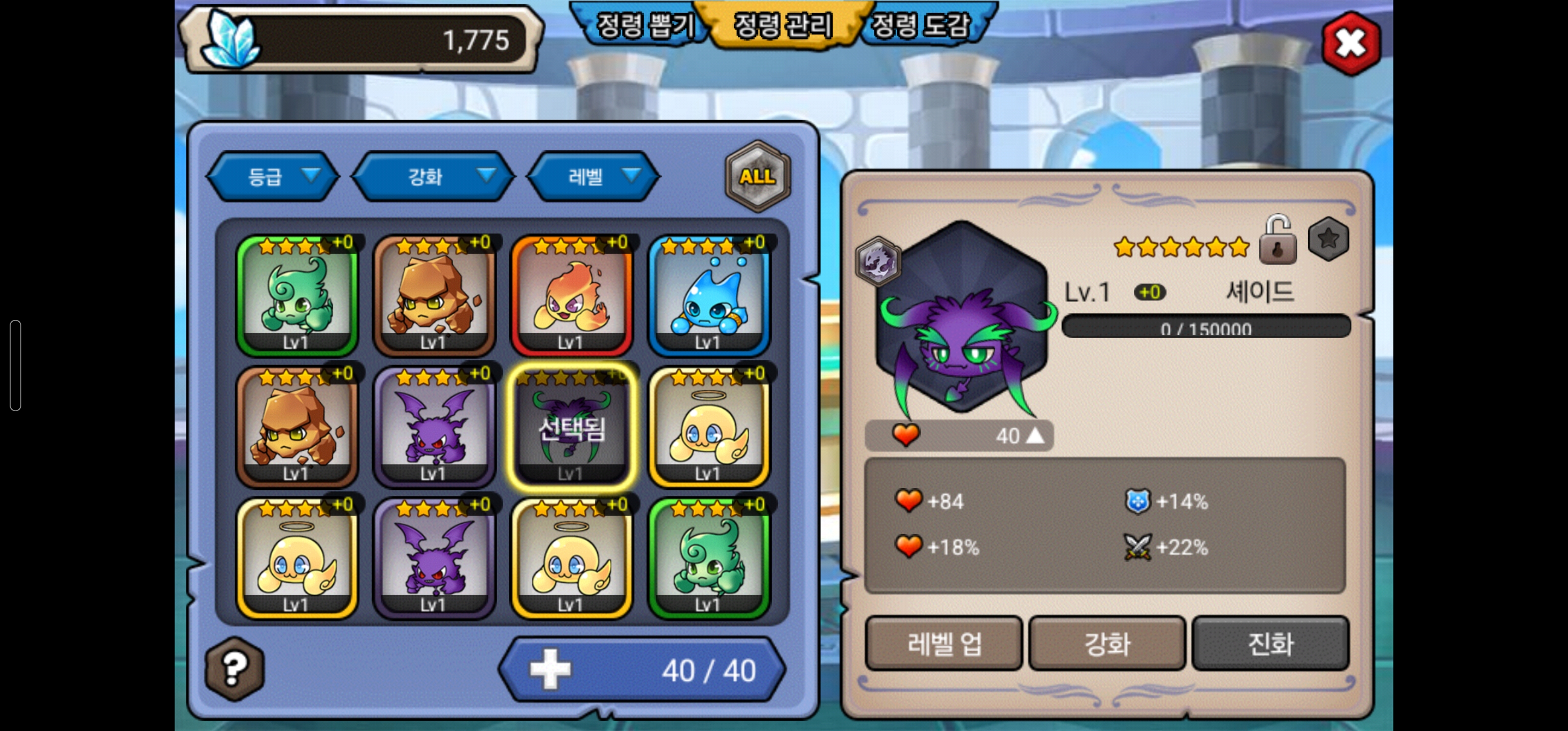Screen dimensions: 1568x731
Task: Click the 레벨 업 button
Action: 943,643
